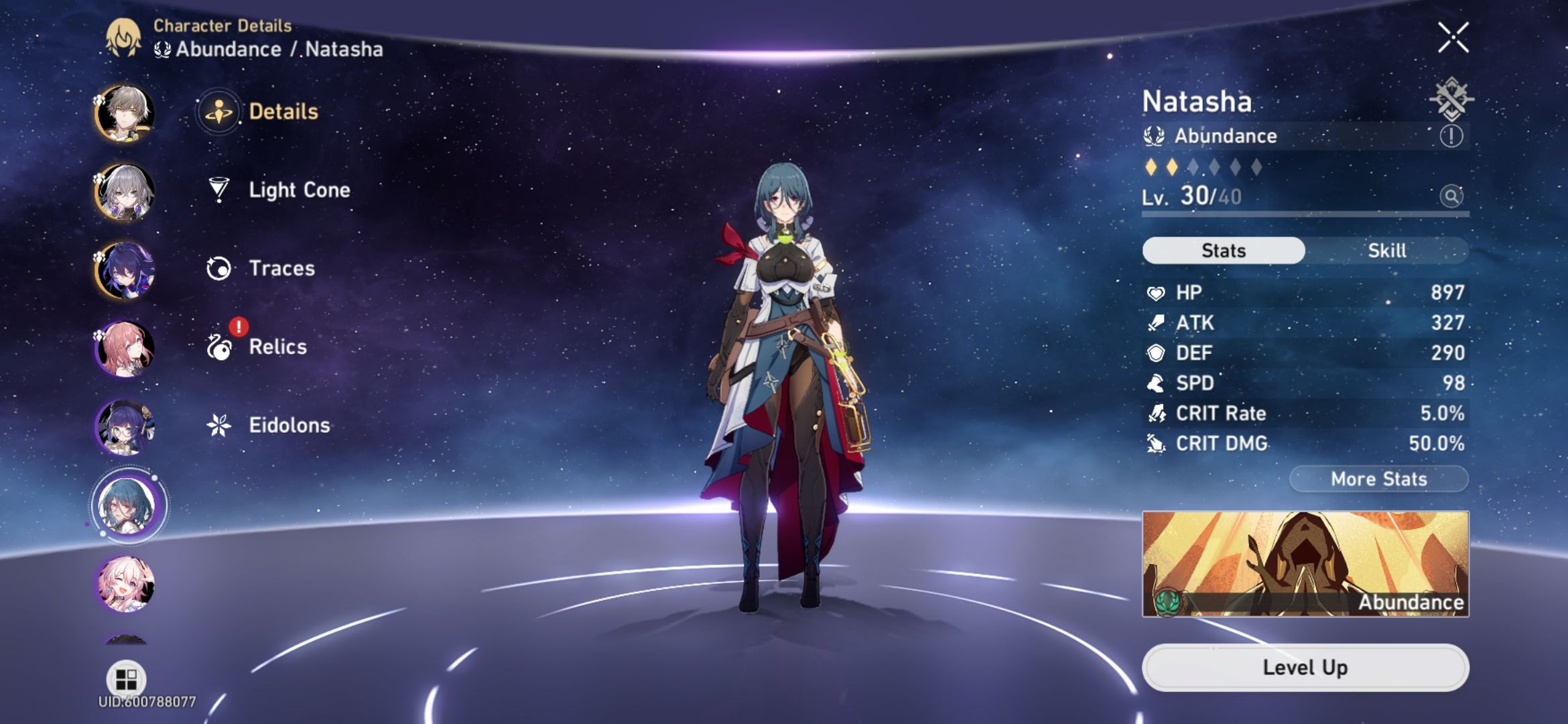The height and width of the screenshot is (724, 1568).
Task: Open the Traces section
Action: pos(220,268)
